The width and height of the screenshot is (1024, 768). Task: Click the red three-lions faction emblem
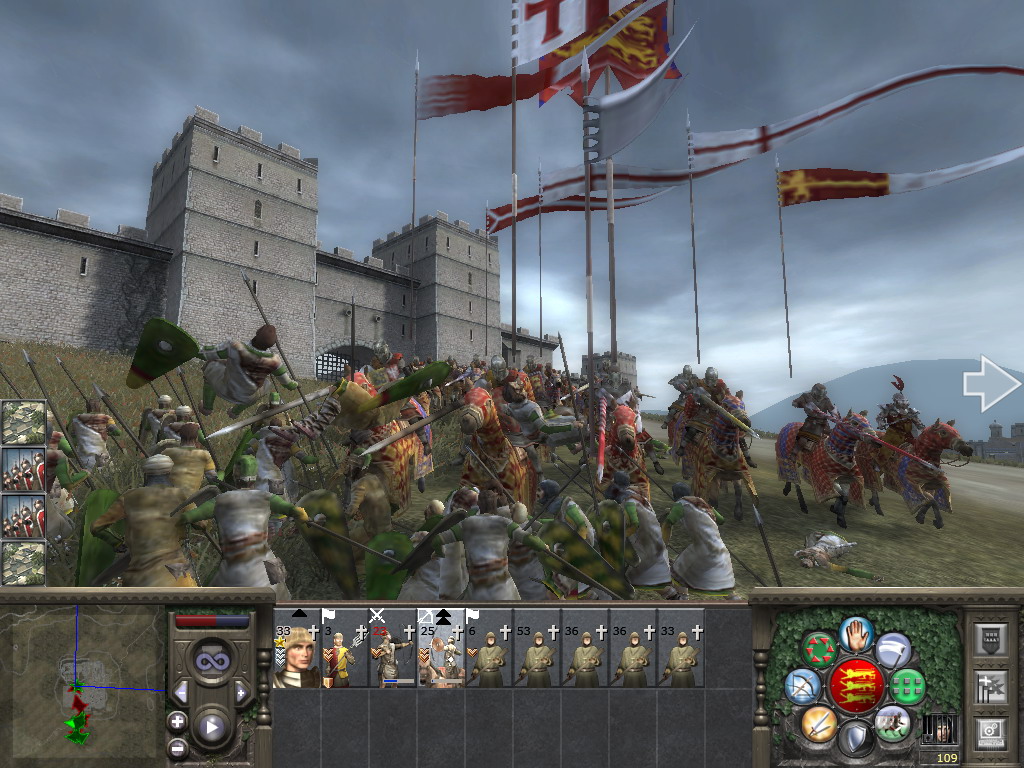pyautogui.click(x=855, y=686)
